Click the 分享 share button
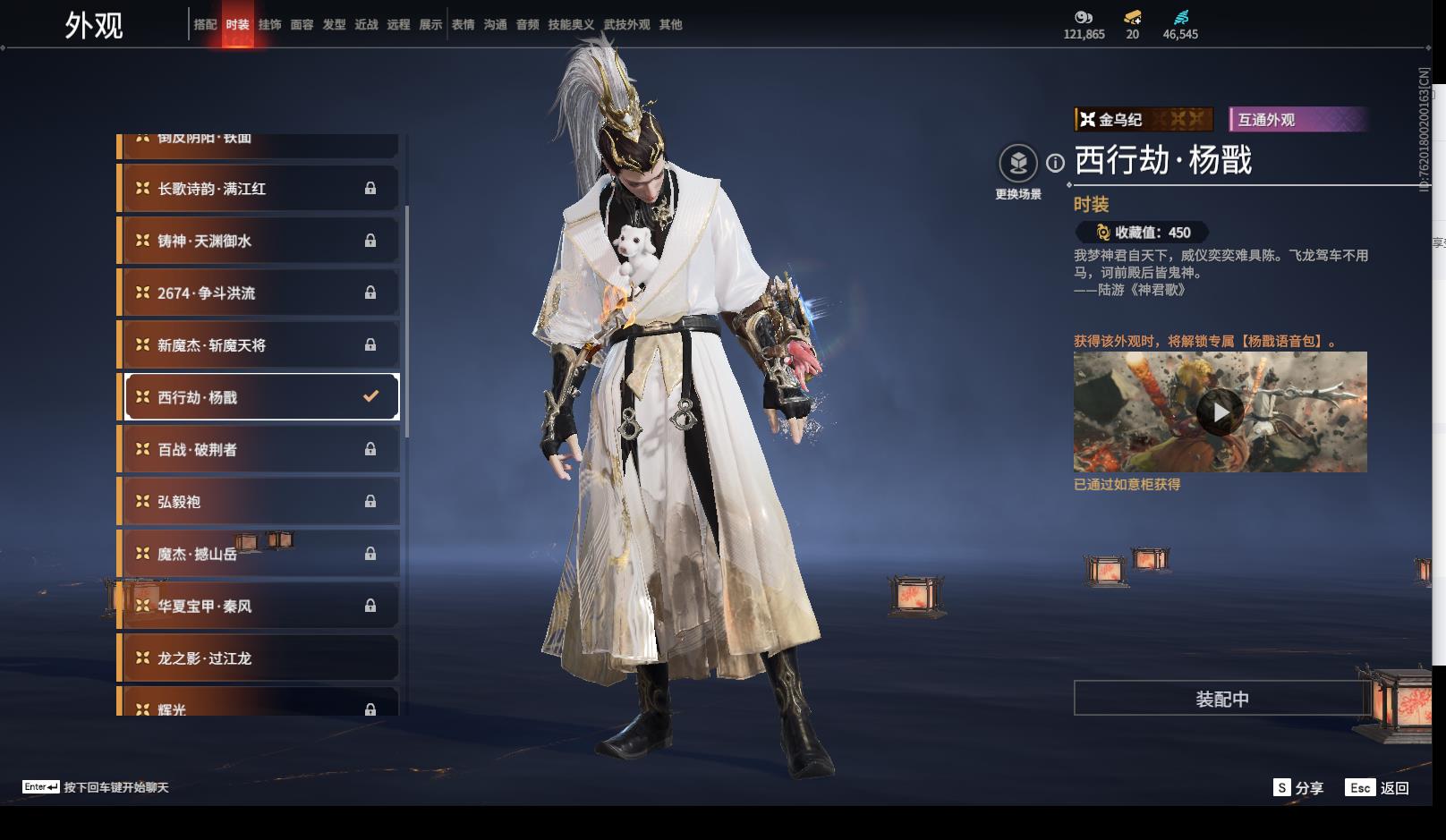The width and height of the screenshot is (1446, 840). 1298,787
